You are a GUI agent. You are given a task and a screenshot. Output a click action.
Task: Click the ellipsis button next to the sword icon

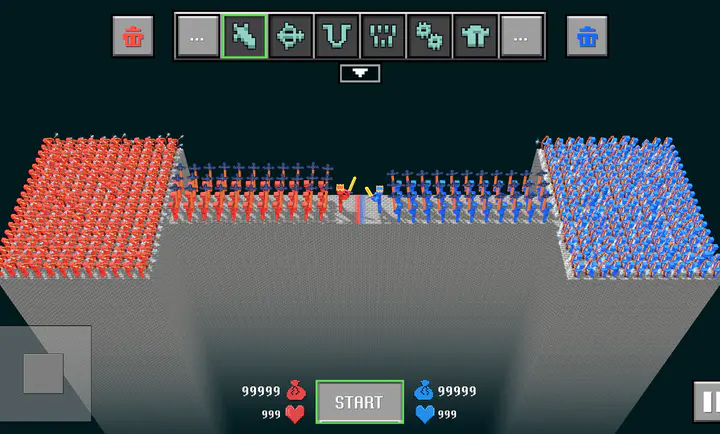pyautogui.click(x=197, y=37)
